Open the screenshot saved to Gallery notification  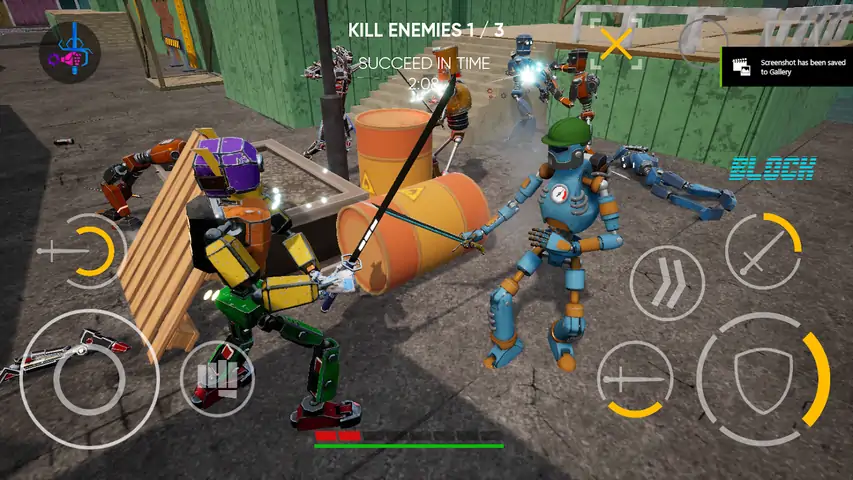pyautogui.click(x=787, y=66)
